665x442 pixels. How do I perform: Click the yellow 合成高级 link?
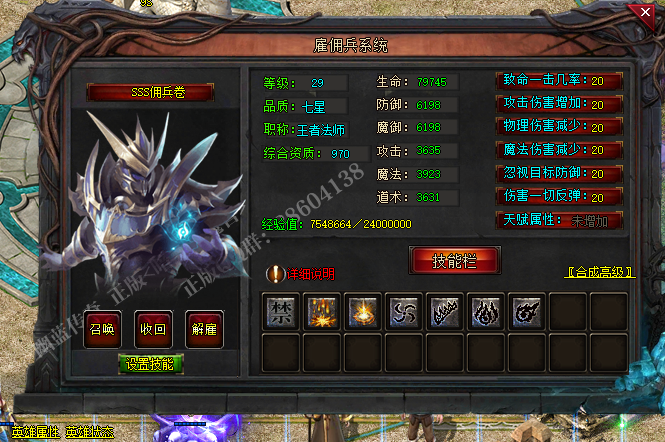coord(596,271)
